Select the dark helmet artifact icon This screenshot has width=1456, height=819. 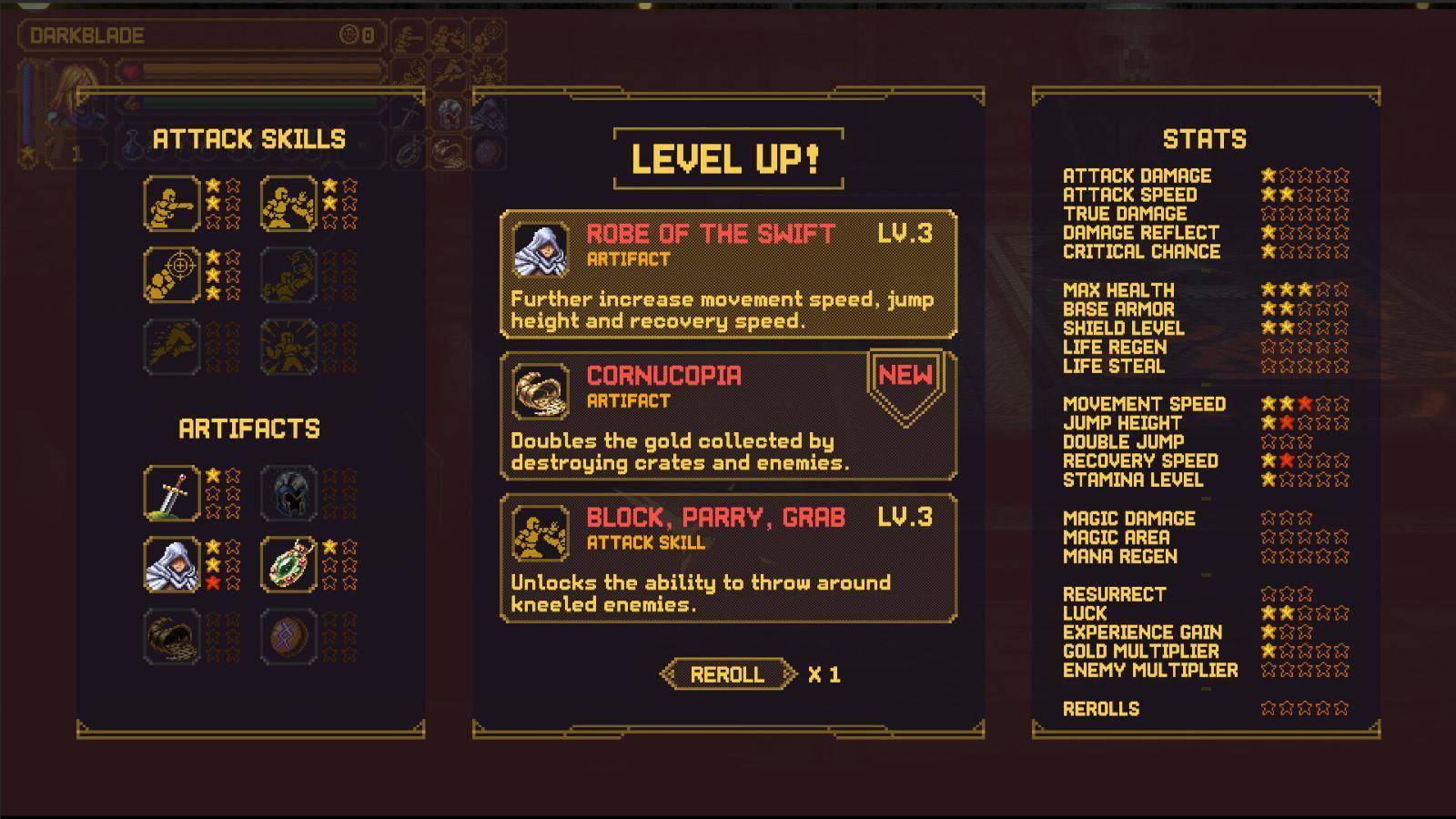(289, 493)
